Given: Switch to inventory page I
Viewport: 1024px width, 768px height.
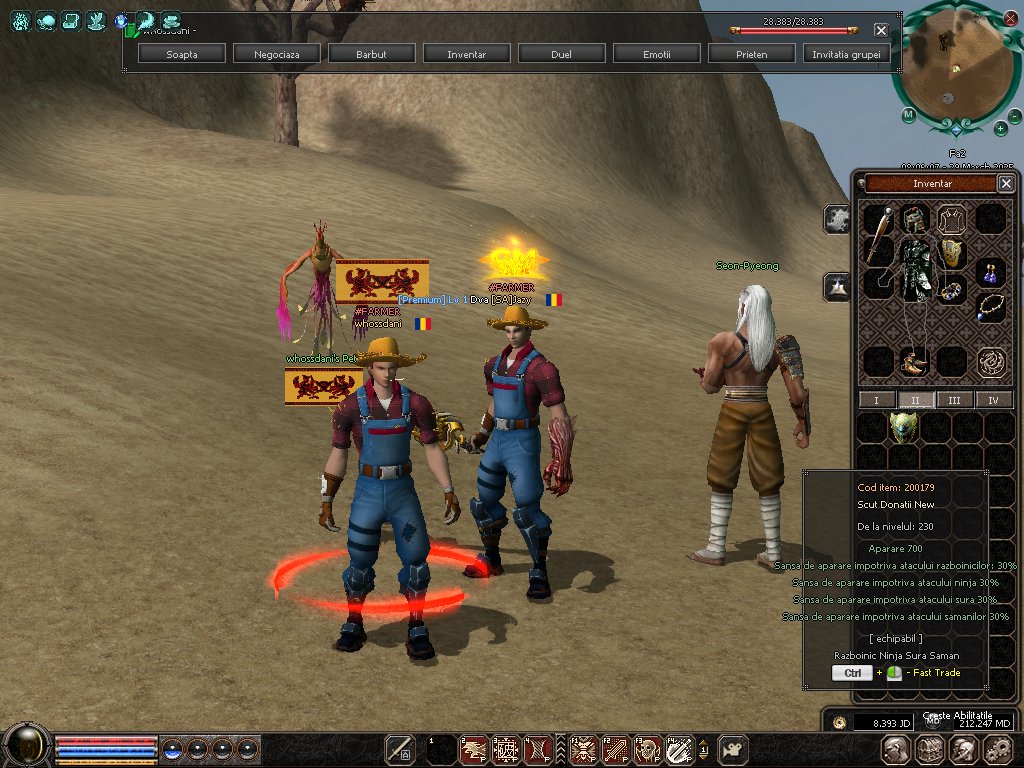Looking at the screenshot, I should click(877, 400).
